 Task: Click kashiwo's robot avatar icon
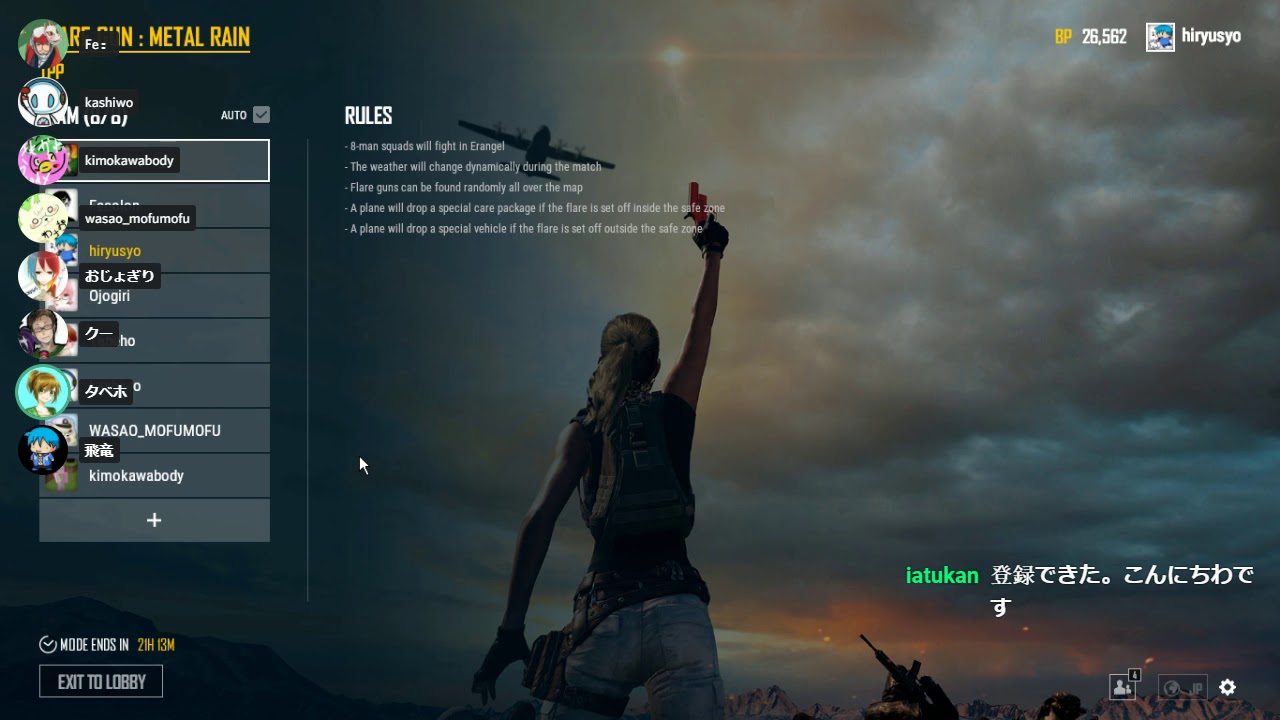45,103
